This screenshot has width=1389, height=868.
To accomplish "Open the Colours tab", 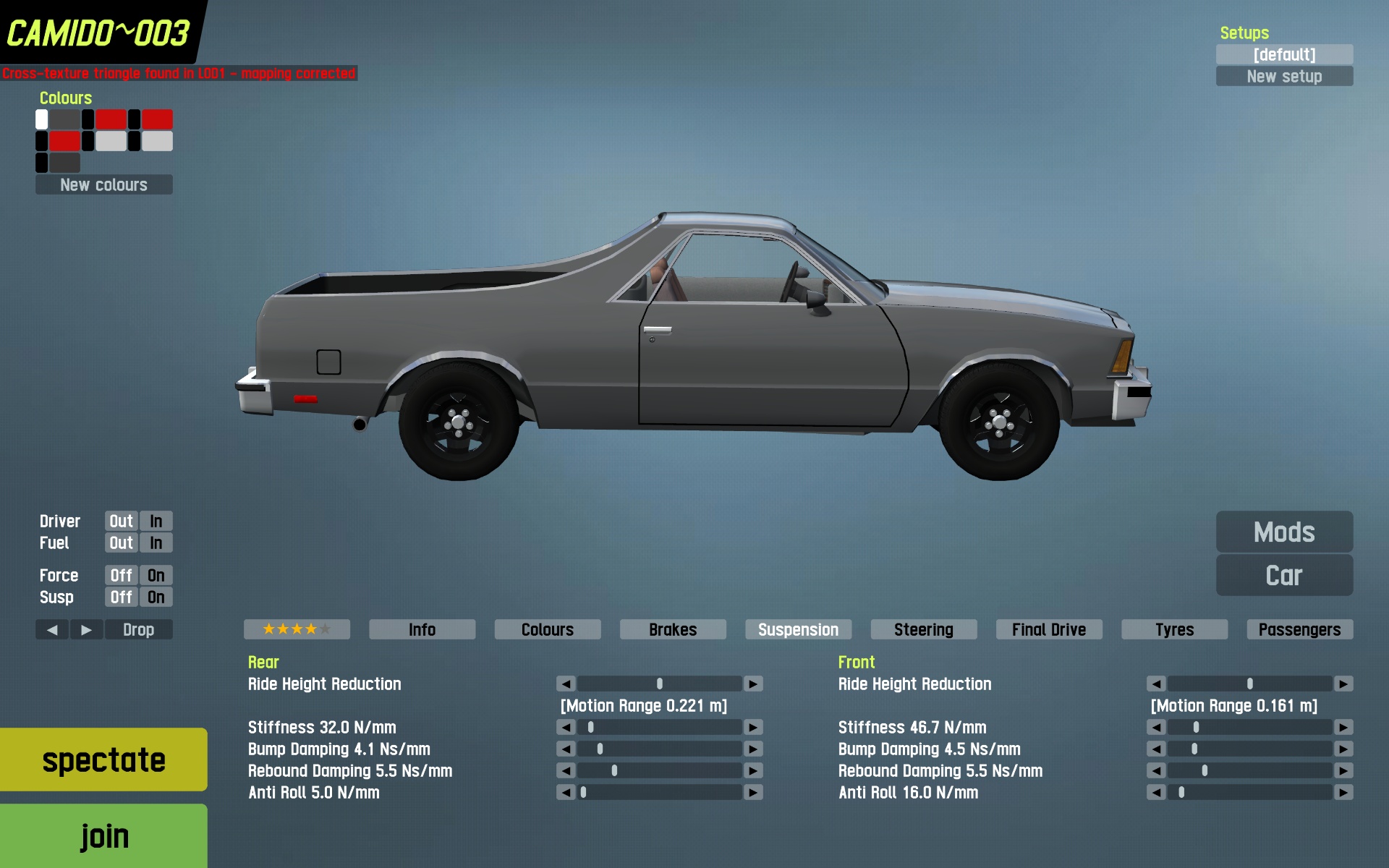I will tap(547, 629).
